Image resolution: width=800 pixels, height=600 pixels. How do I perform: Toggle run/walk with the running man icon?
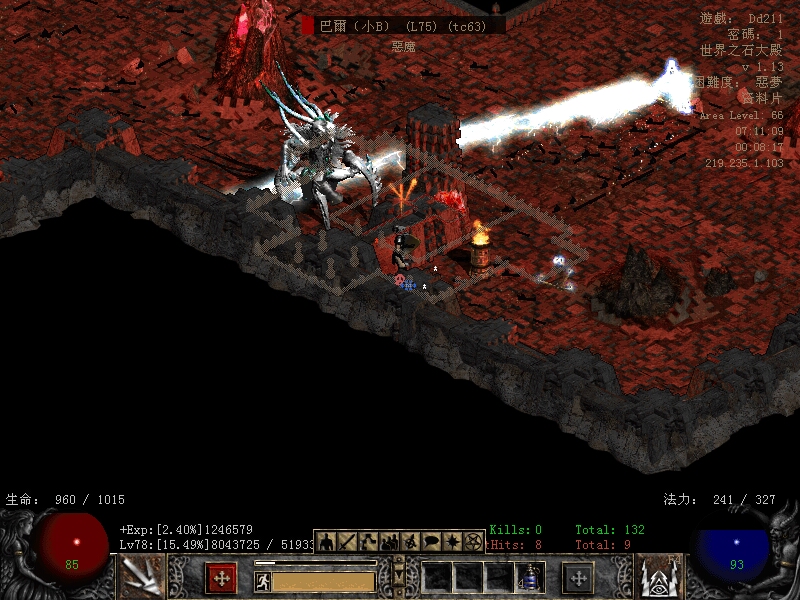263,581
